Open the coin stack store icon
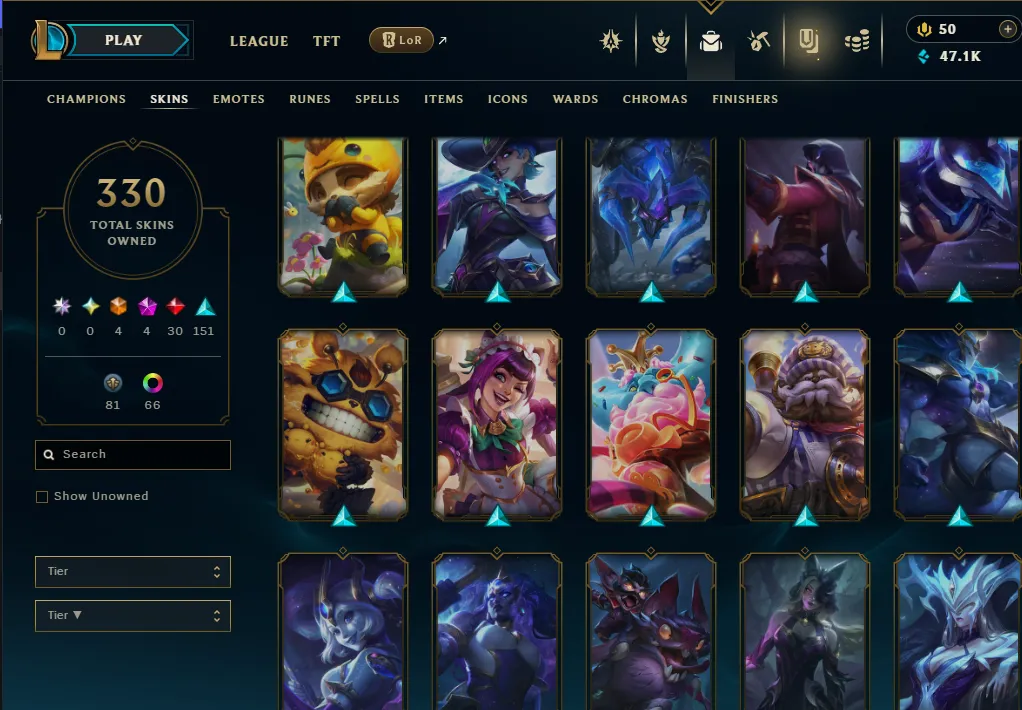 pyautogui.click(x=857, y=41)
